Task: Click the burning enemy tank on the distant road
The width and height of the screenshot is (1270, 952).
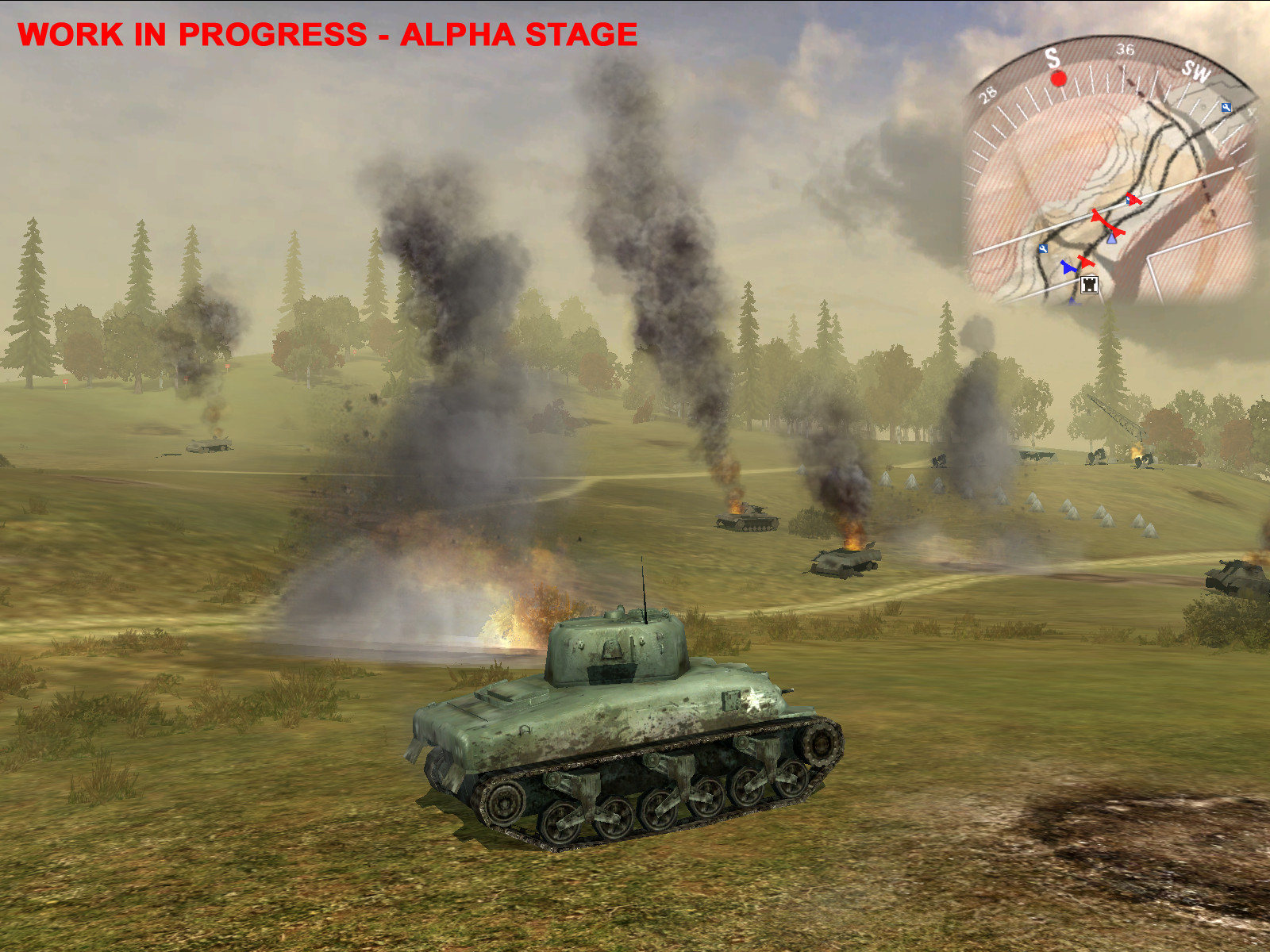Action: coord(746,520)
